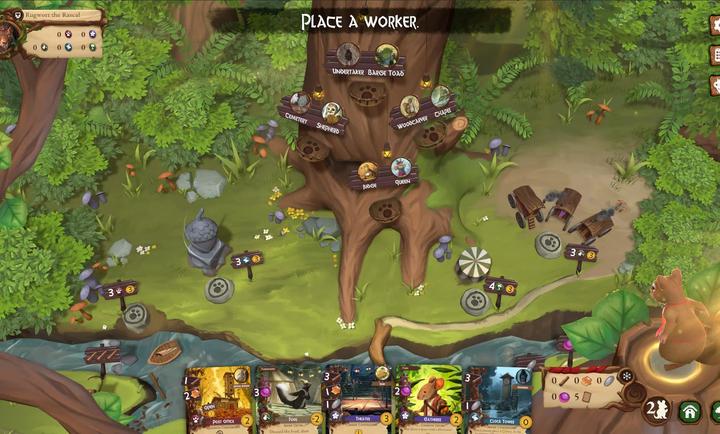This screenshot has width=720, height=434.
Task: Place worker on paw stone by acorn statue
Action: [x=219, y=289]
